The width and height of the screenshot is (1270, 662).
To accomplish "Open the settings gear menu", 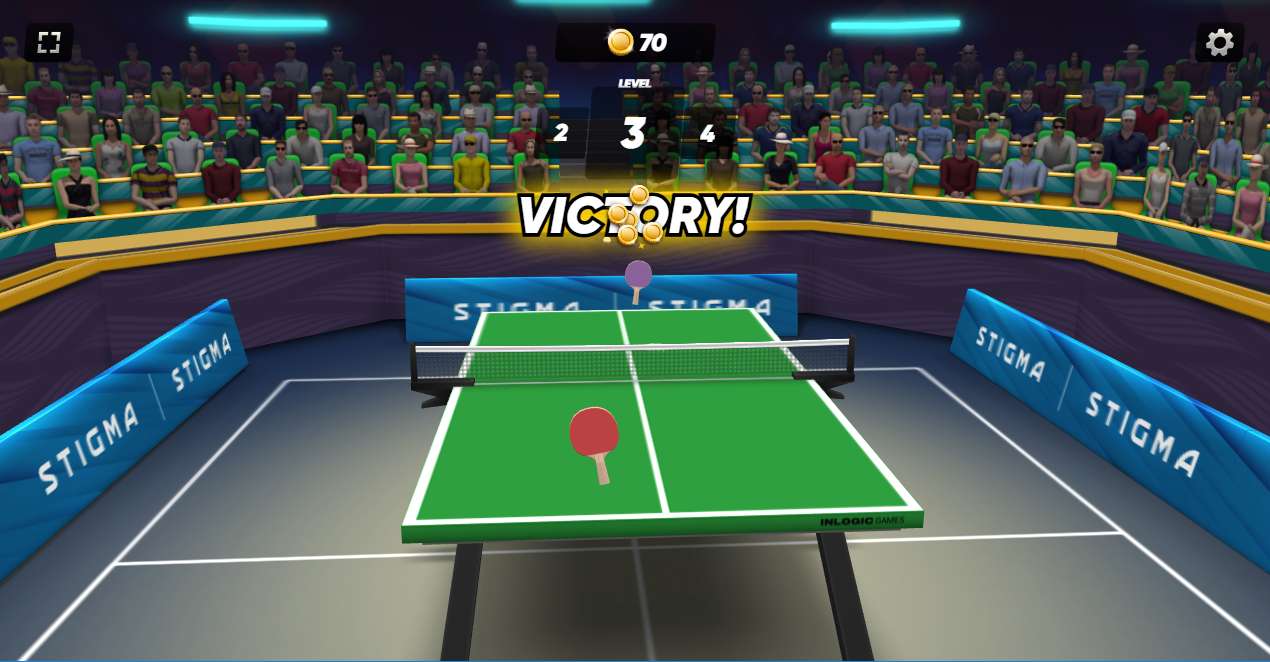I will click(x=1219, y=42).
